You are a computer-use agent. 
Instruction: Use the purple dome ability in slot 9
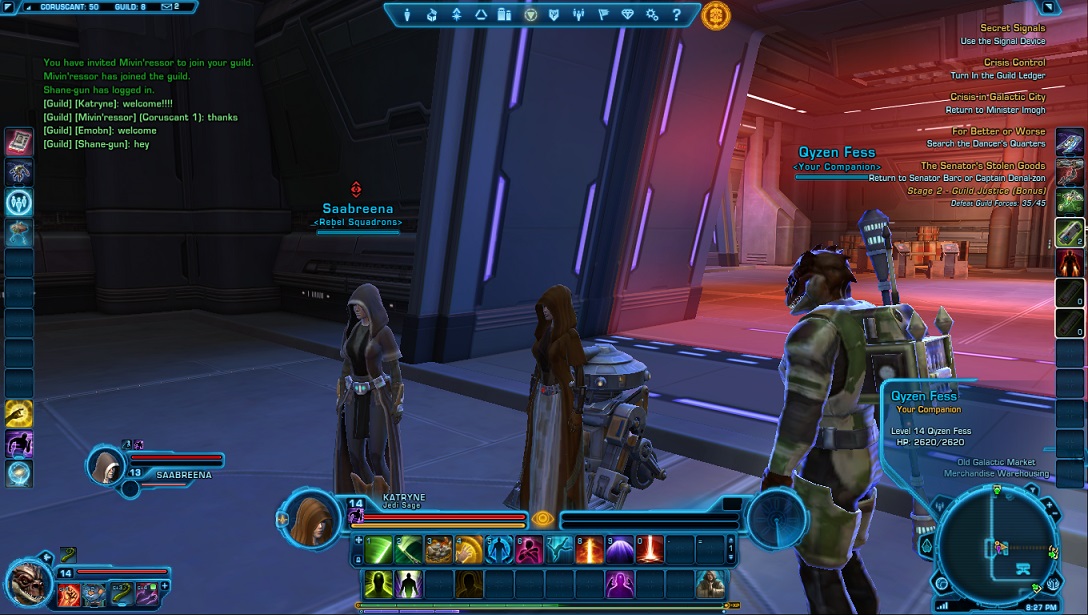pyautogui.click(x=619, y=549)
